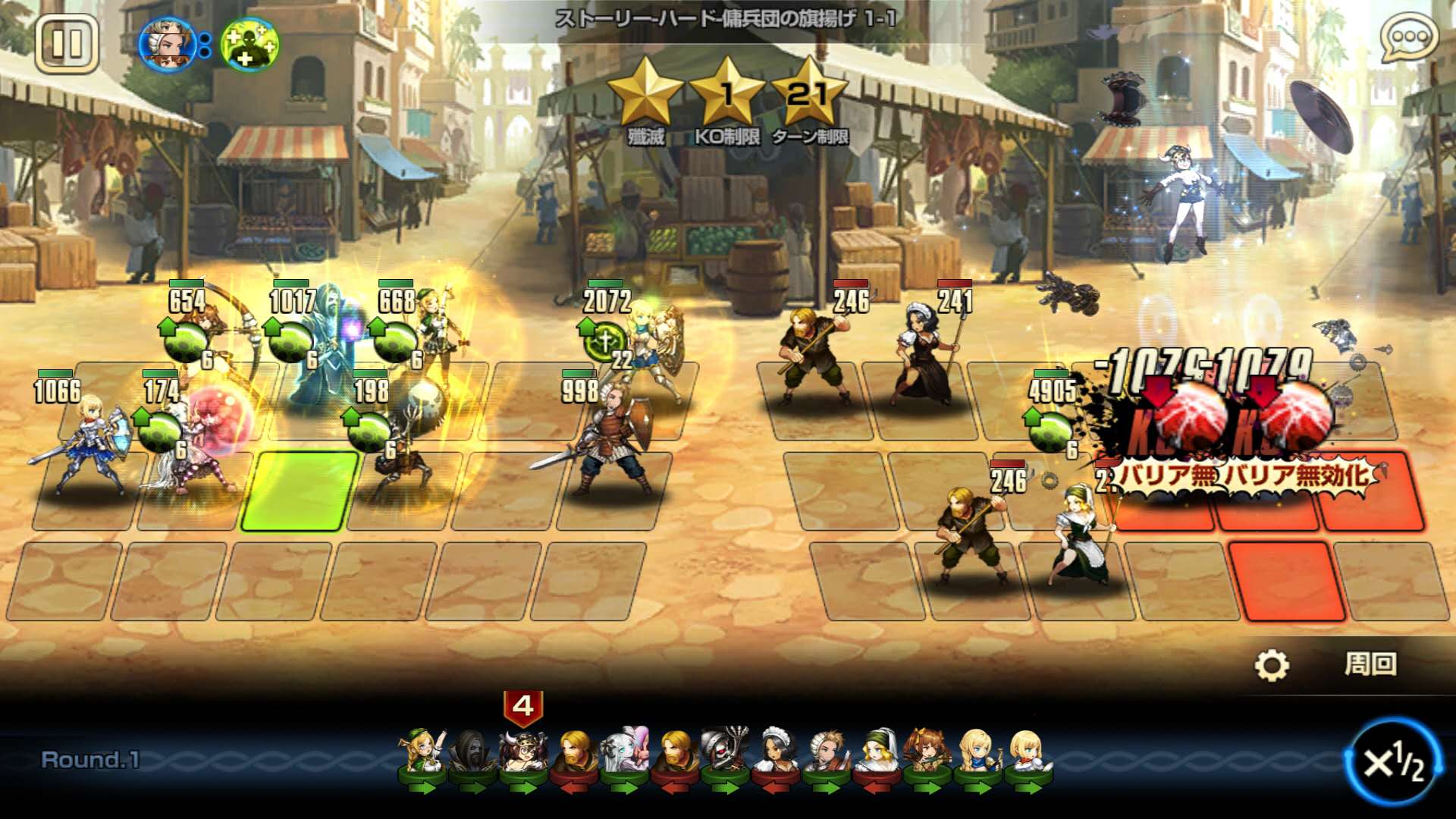The image size is (1456, 819).
Task: Tap the blue three-face party portrait icon
Action: click(168, 44)
